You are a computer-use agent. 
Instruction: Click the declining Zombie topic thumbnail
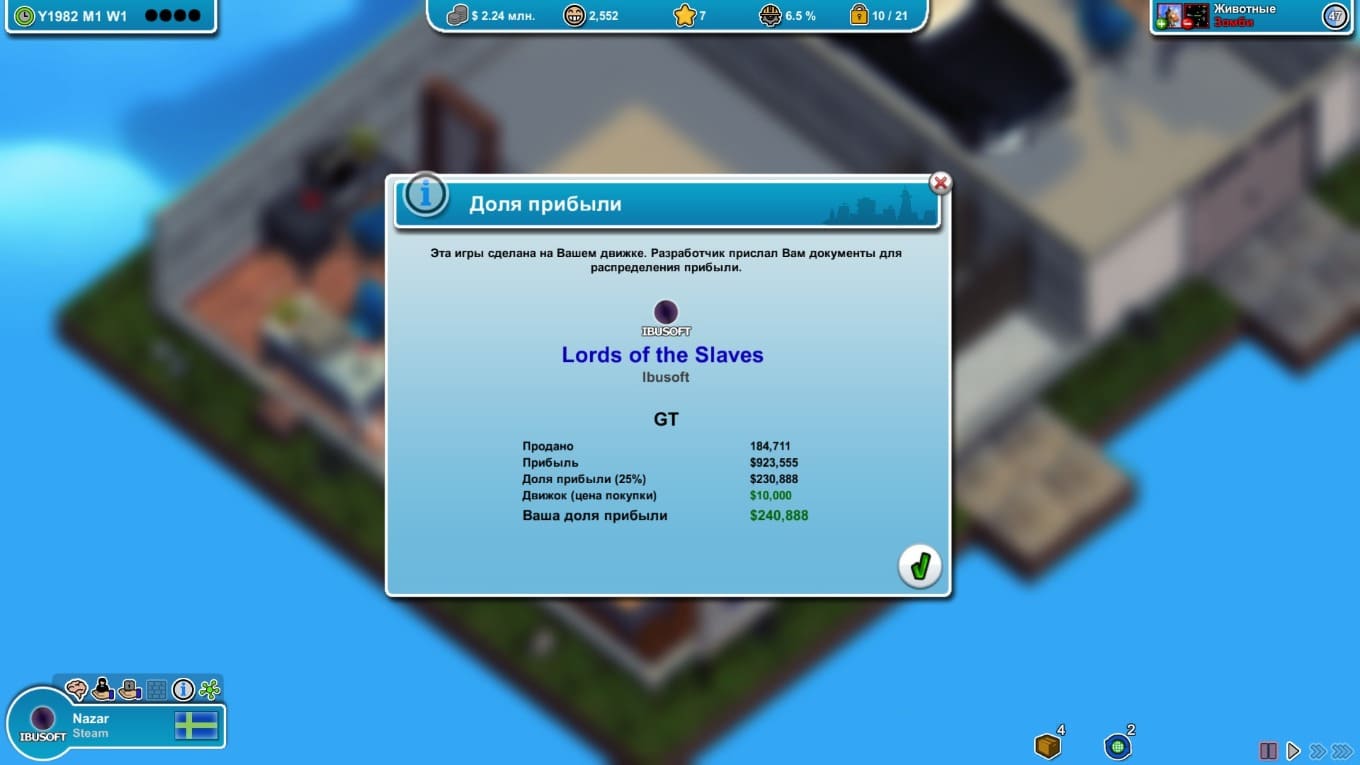point(1196,15)
